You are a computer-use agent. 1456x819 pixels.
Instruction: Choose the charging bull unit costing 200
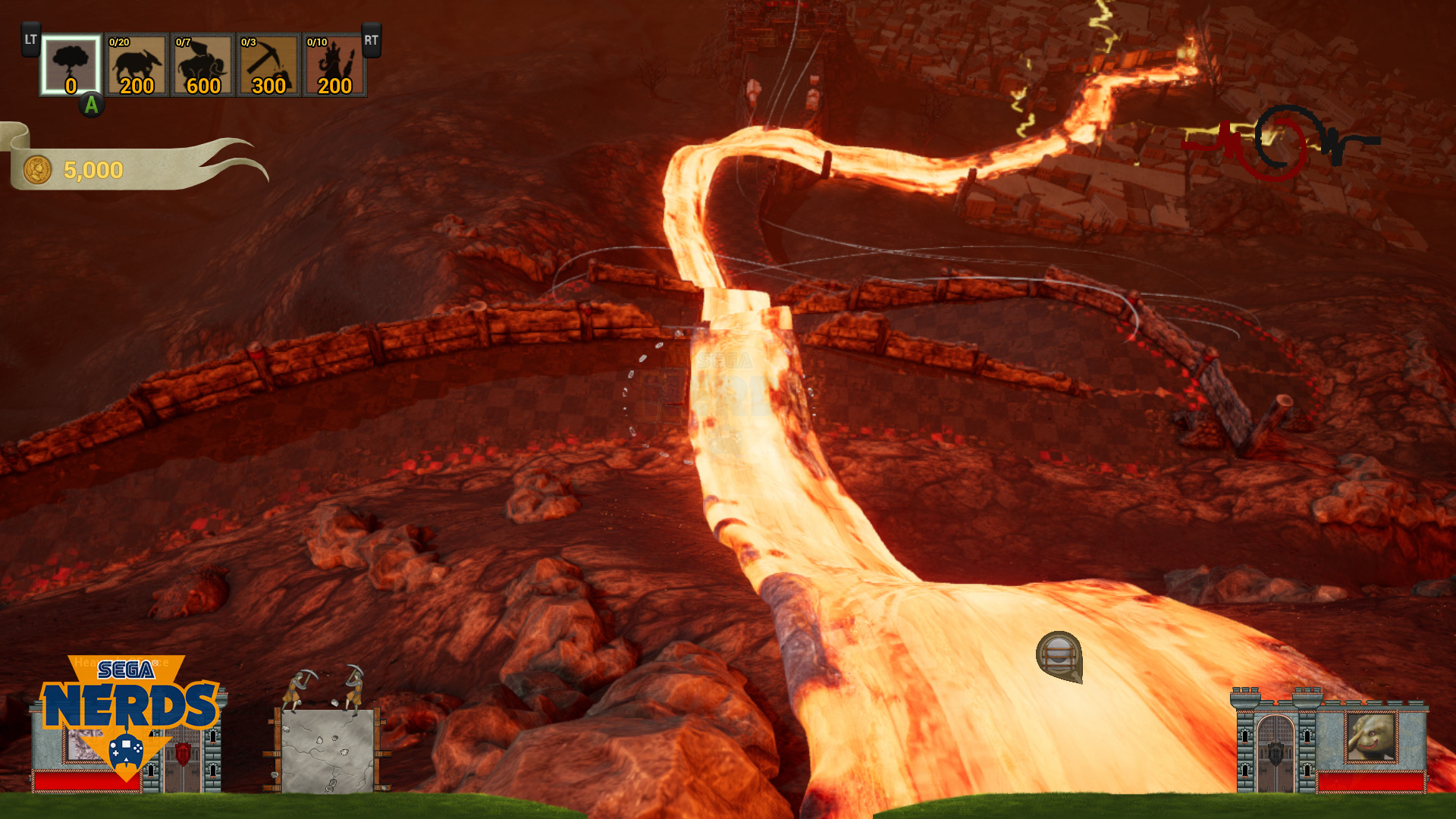pyautogui.click(x=136, y=65)
